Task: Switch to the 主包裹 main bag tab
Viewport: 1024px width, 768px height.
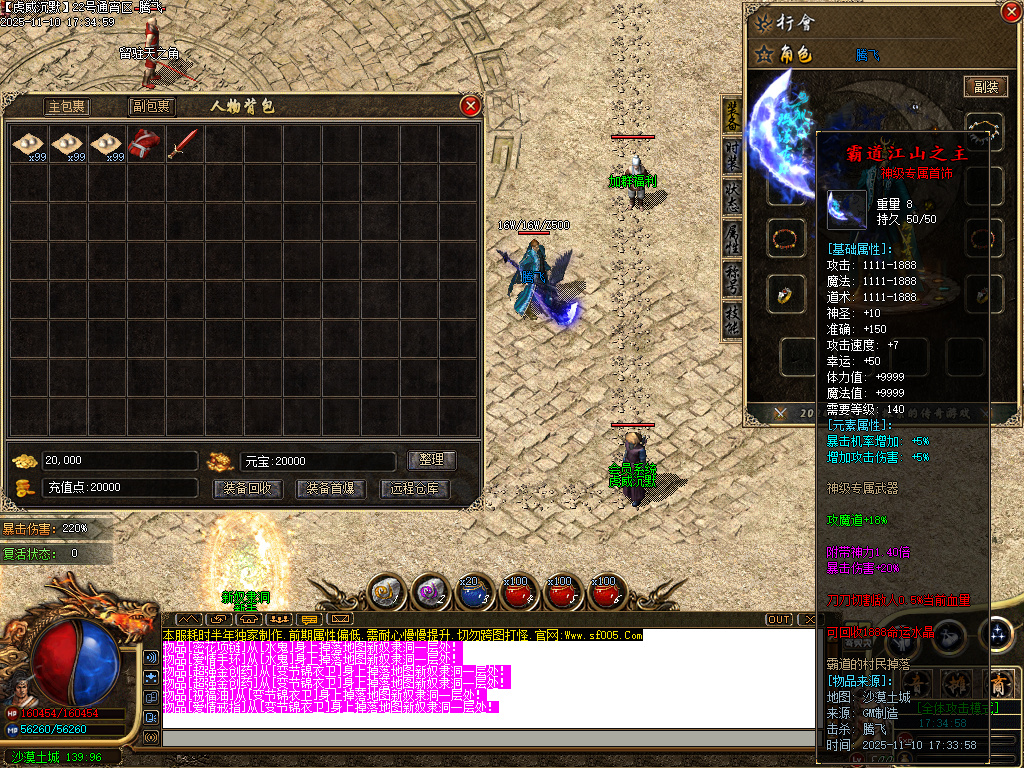Action: click(x=67, y=107)
